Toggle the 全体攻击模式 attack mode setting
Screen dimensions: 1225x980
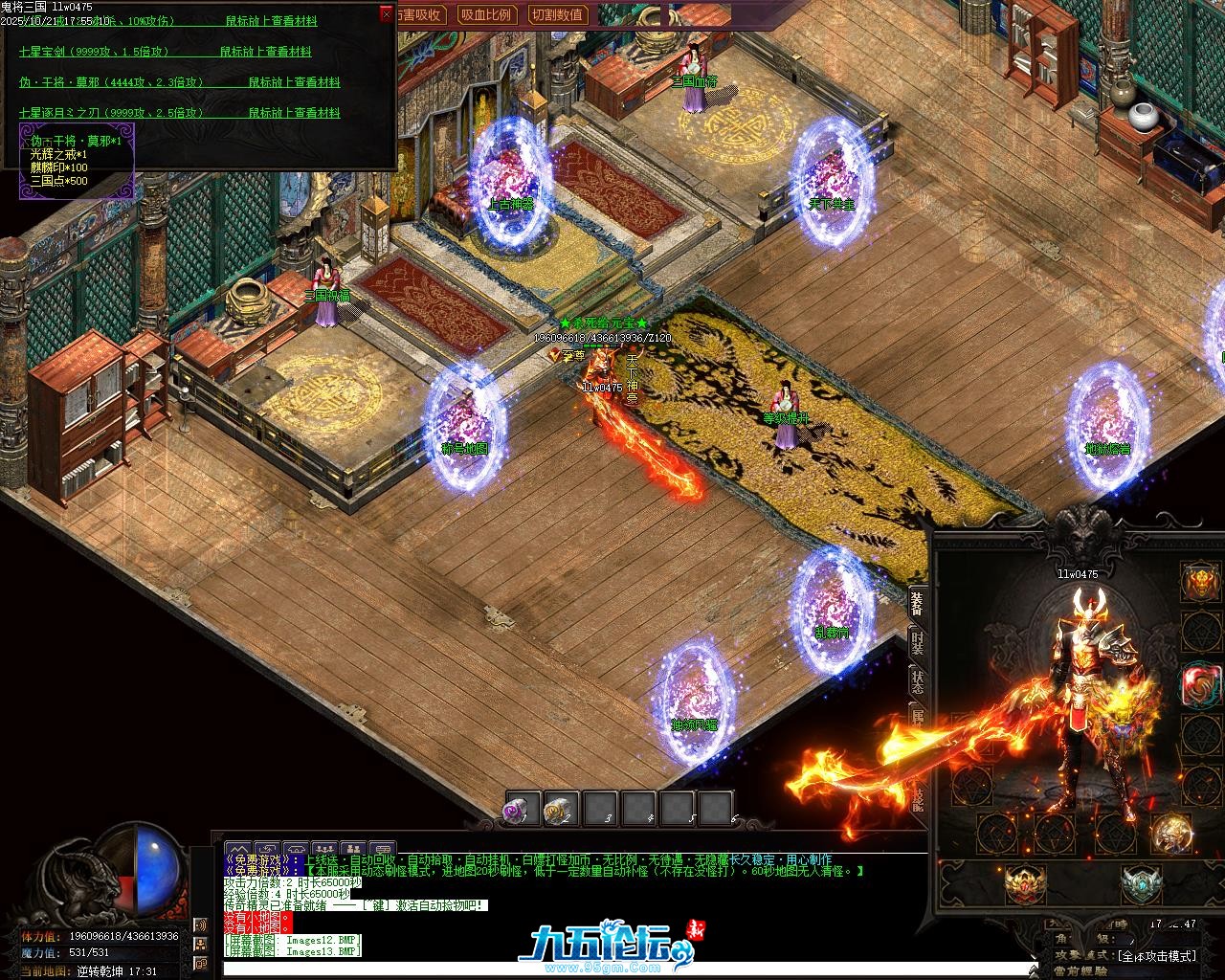(1156, 955)
